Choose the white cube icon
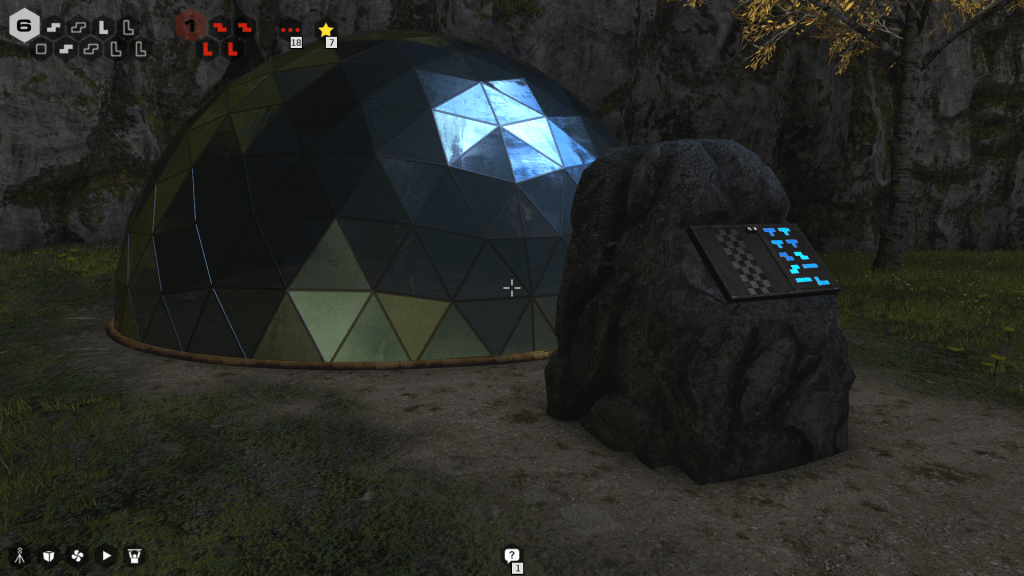Screen dimensions: 1024x576 point(48,556)
